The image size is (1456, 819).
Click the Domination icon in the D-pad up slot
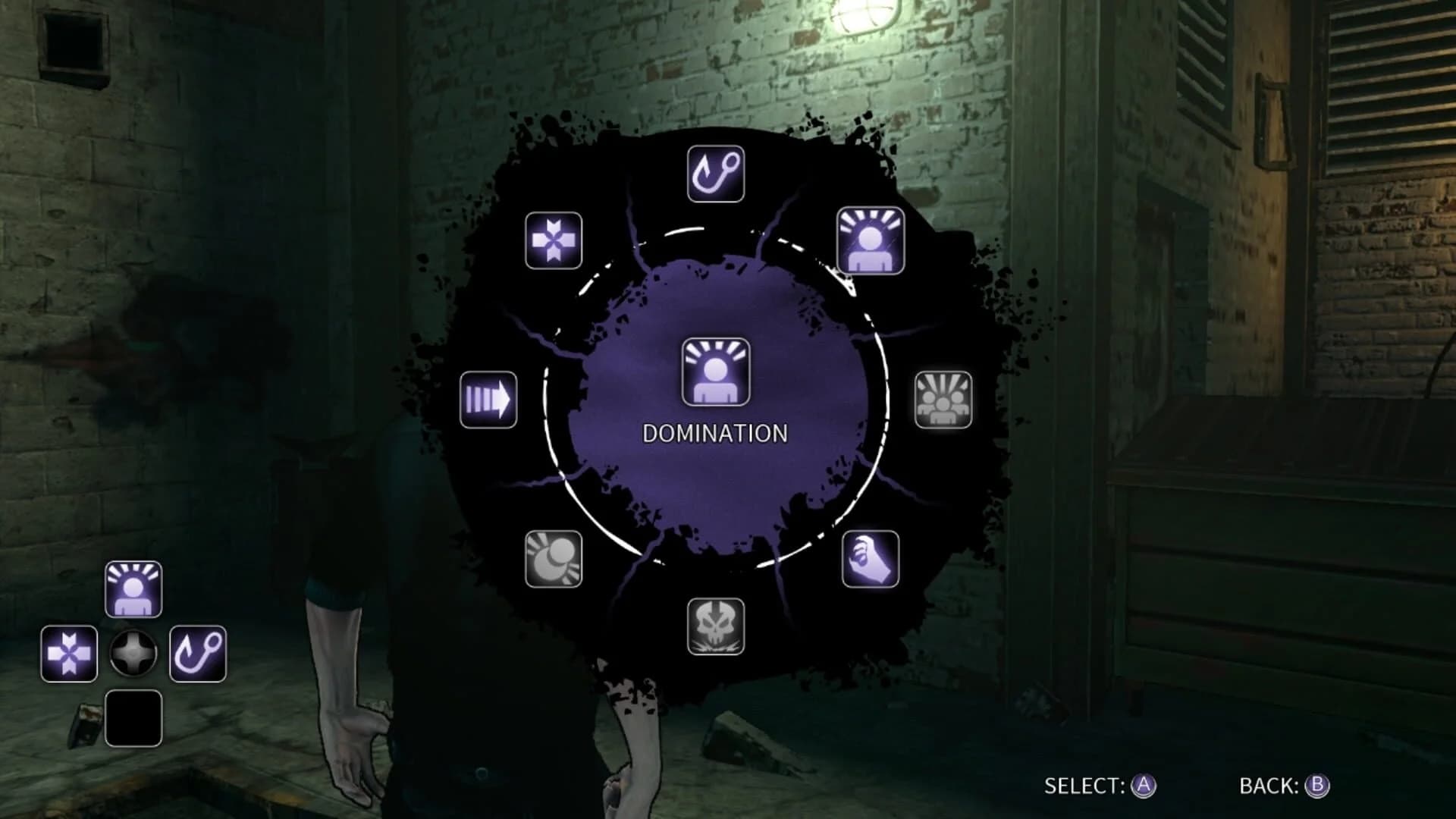133,588
